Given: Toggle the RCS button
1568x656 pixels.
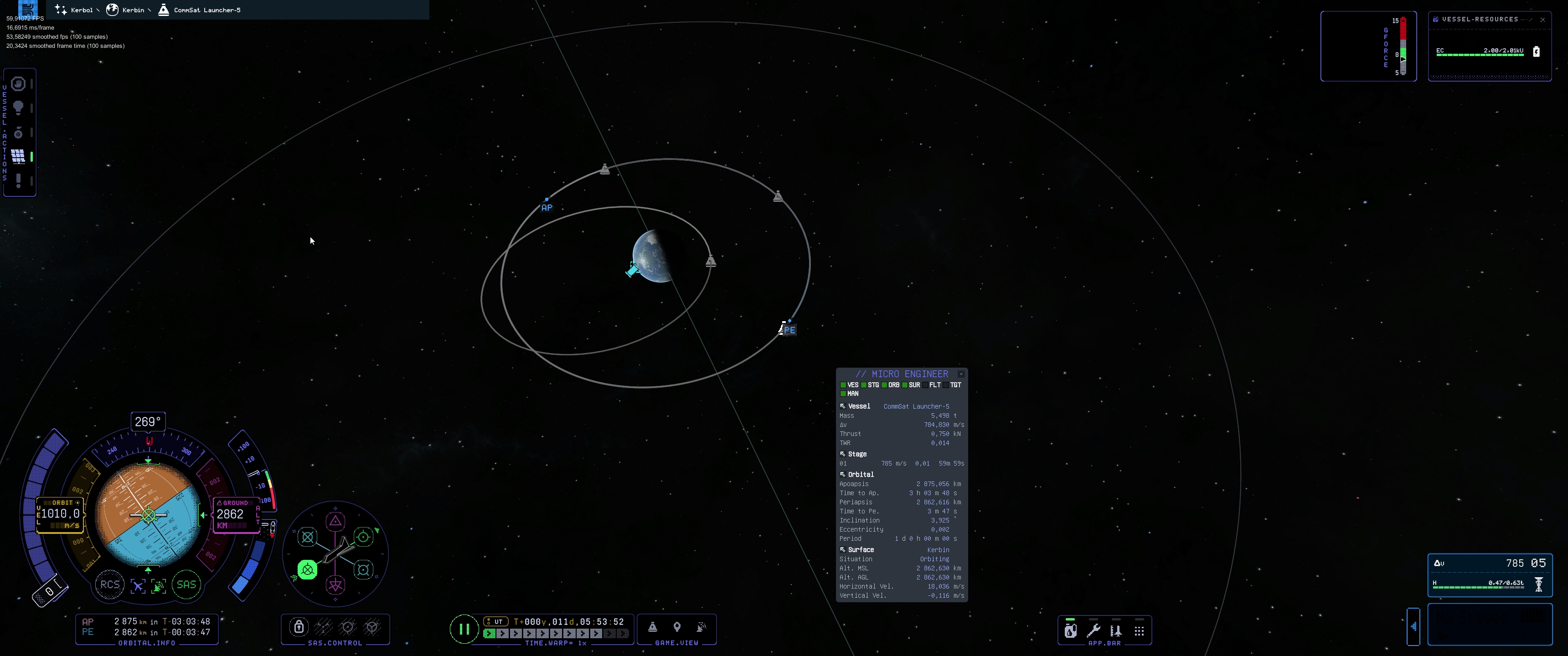Looking at the screenshot, I should pos(109,585).
